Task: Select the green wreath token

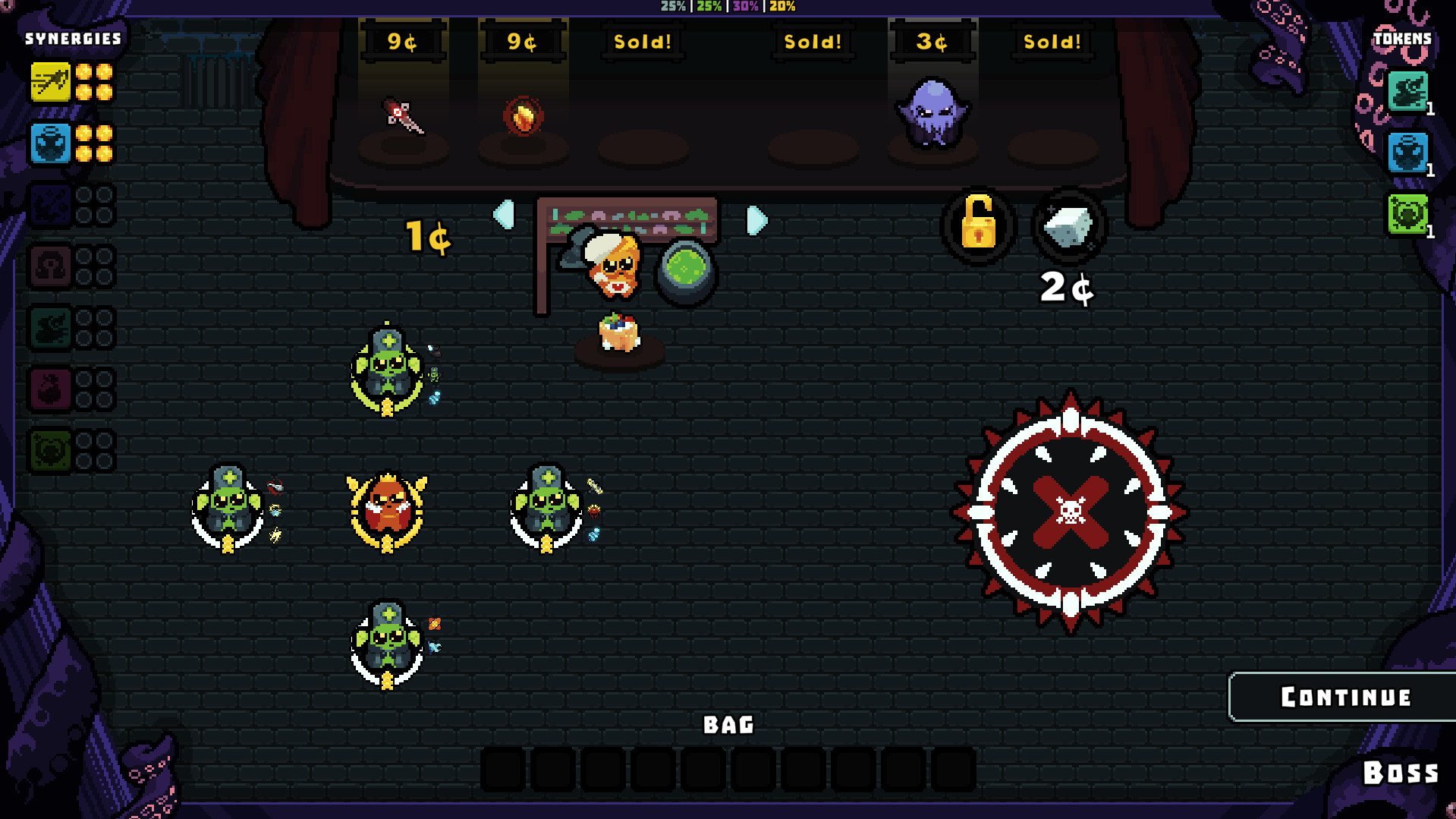Action: click(1407, 214)
